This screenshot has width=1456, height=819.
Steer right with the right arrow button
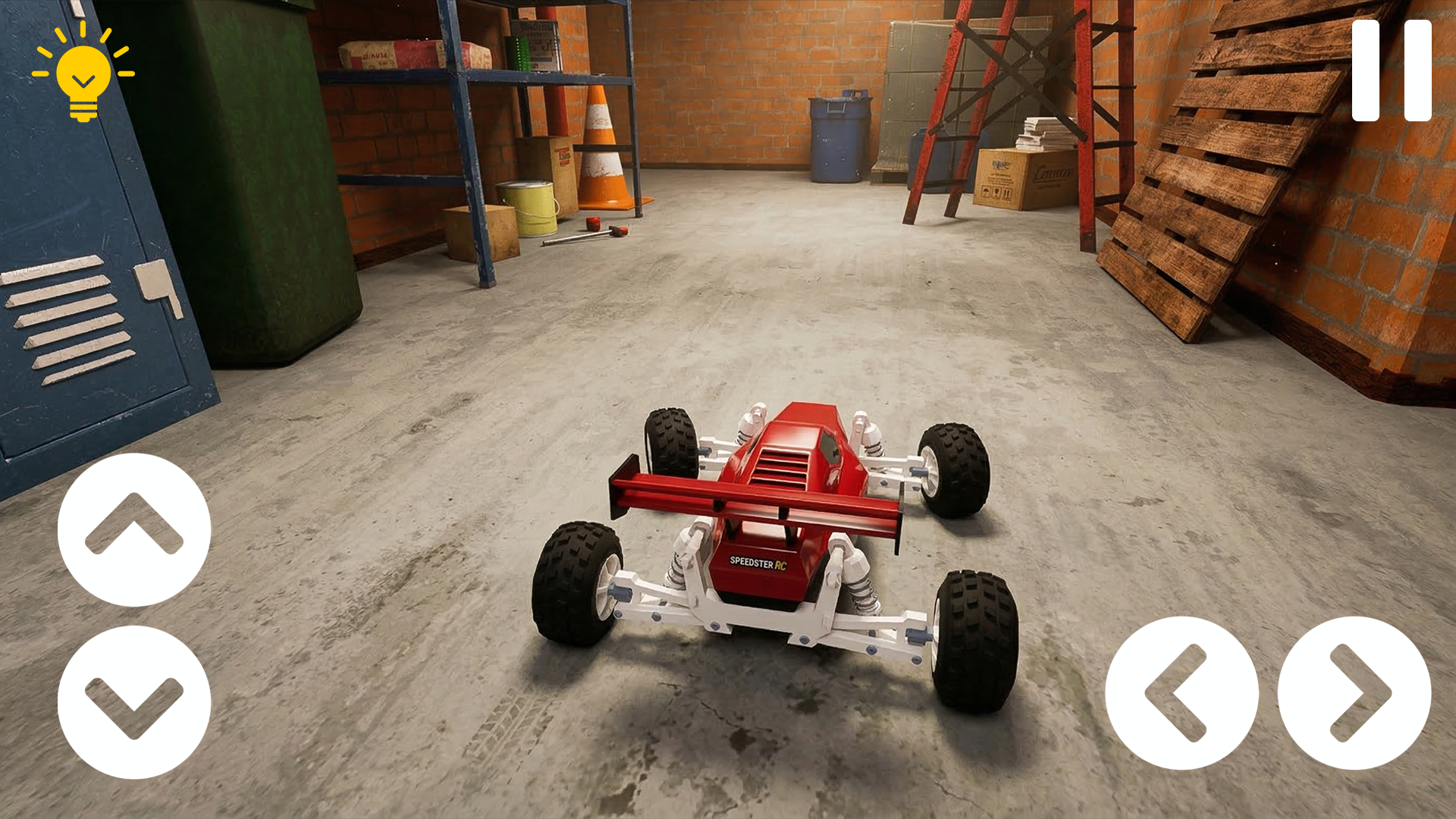(1354, 693)
